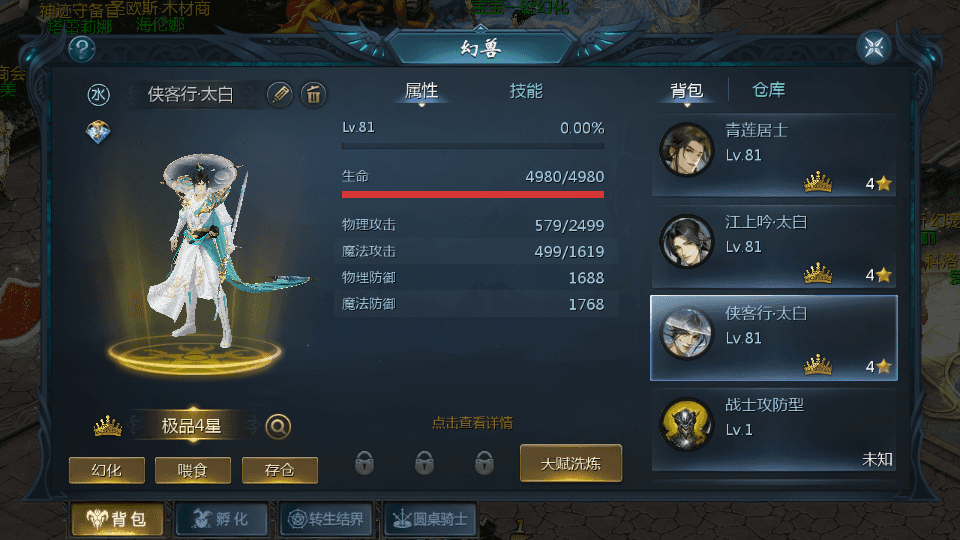Image resolution: width=960 pixels, height=540 pixels.
Task: Select the 青莲居士 pet row
Action: (773, 155)
